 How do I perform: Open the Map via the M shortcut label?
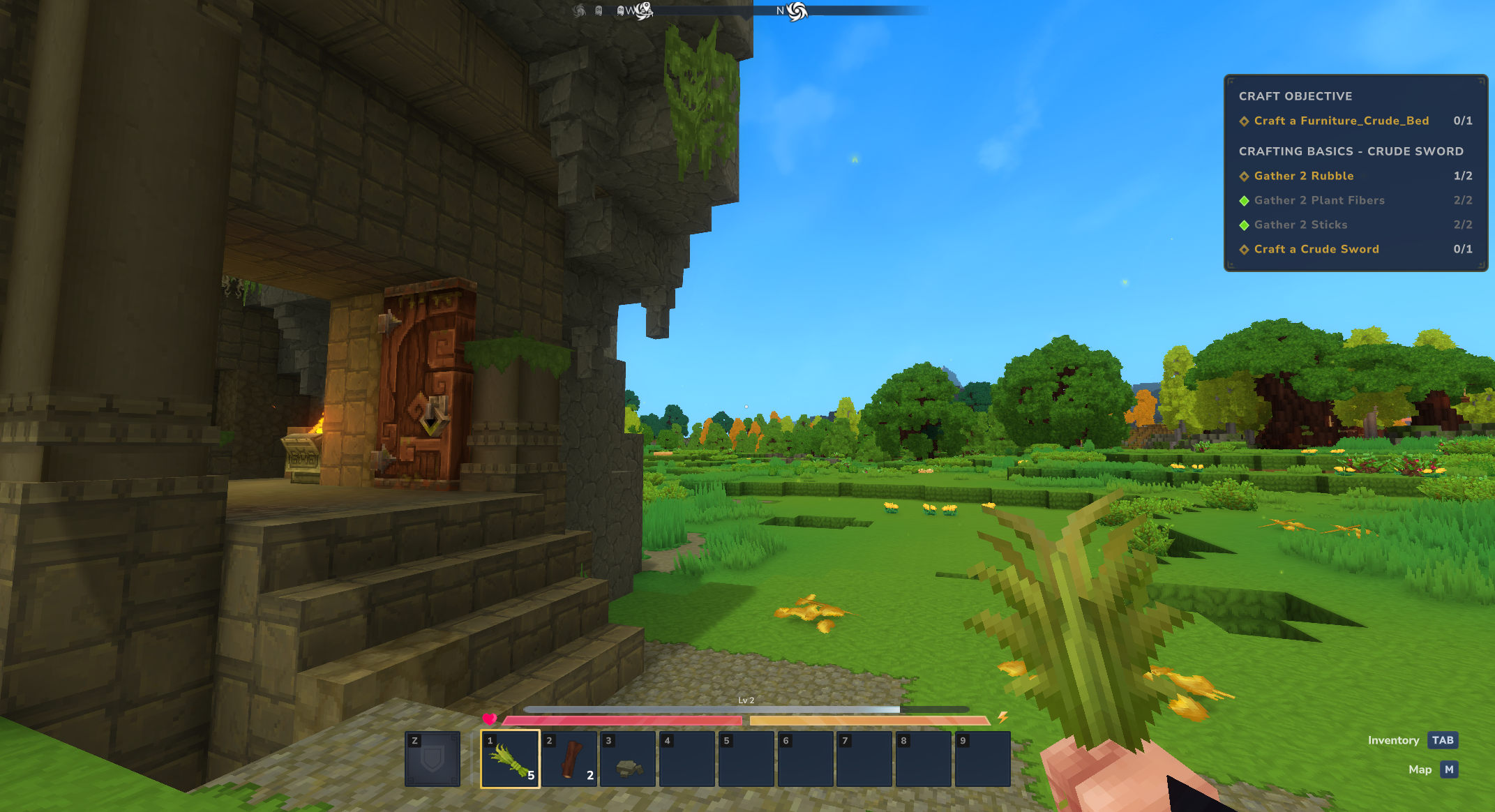click(1449, 769)
